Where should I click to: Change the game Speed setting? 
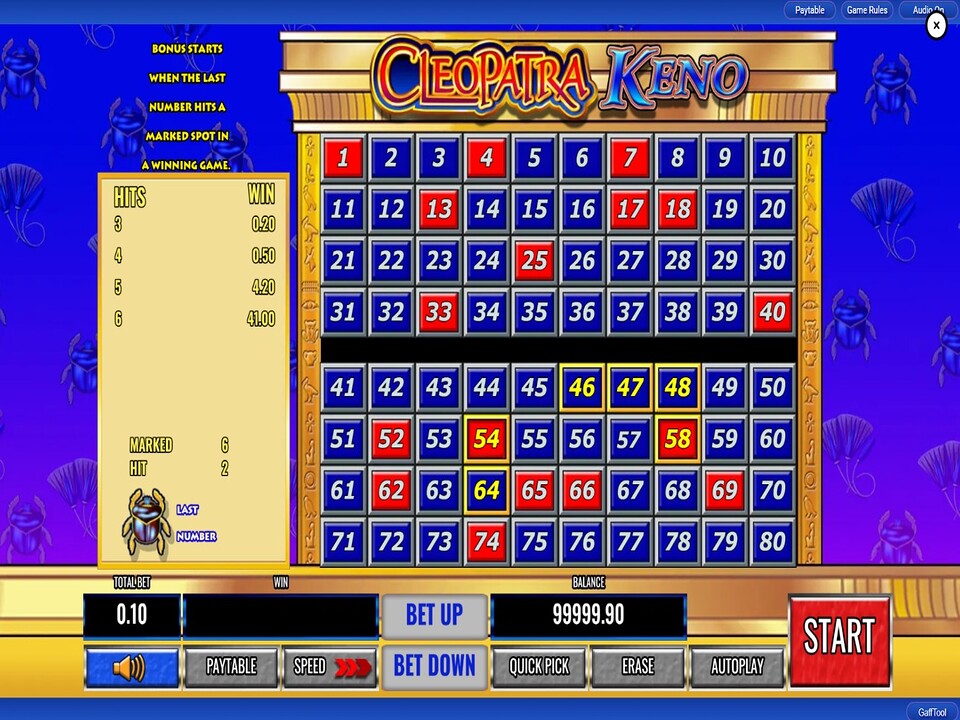pos(330,667)
